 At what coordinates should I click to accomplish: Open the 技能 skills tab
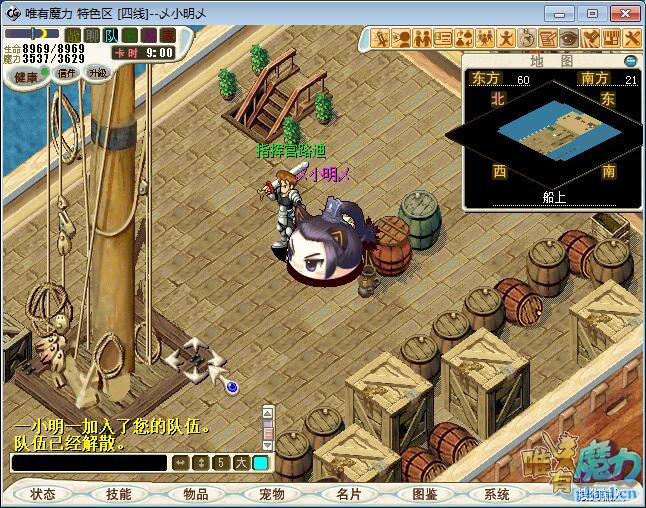tap(119, 494)
